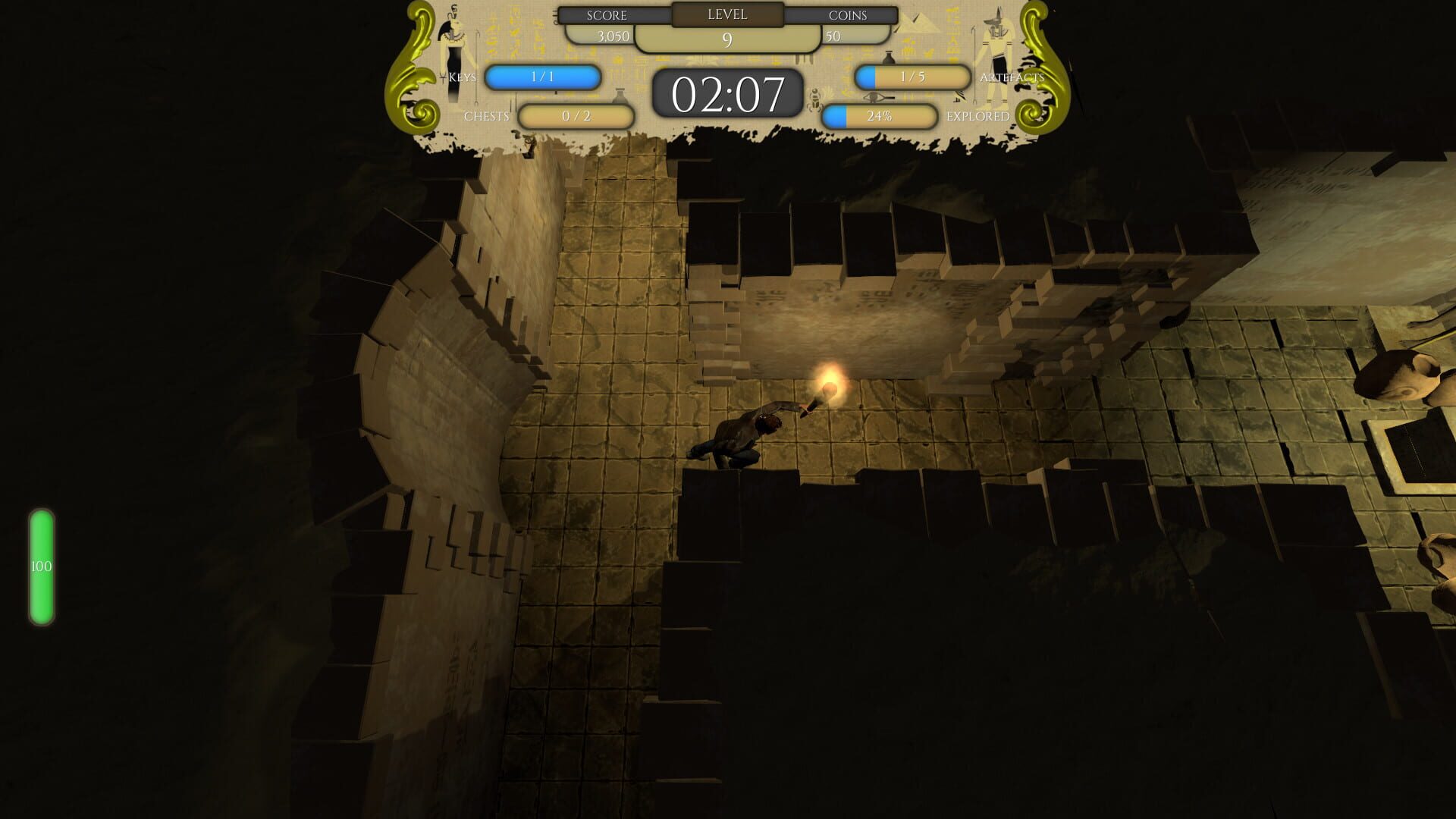The image size is (1456, 819).
Task: Toggle the Keys progress bar
Action: [543, 77]
